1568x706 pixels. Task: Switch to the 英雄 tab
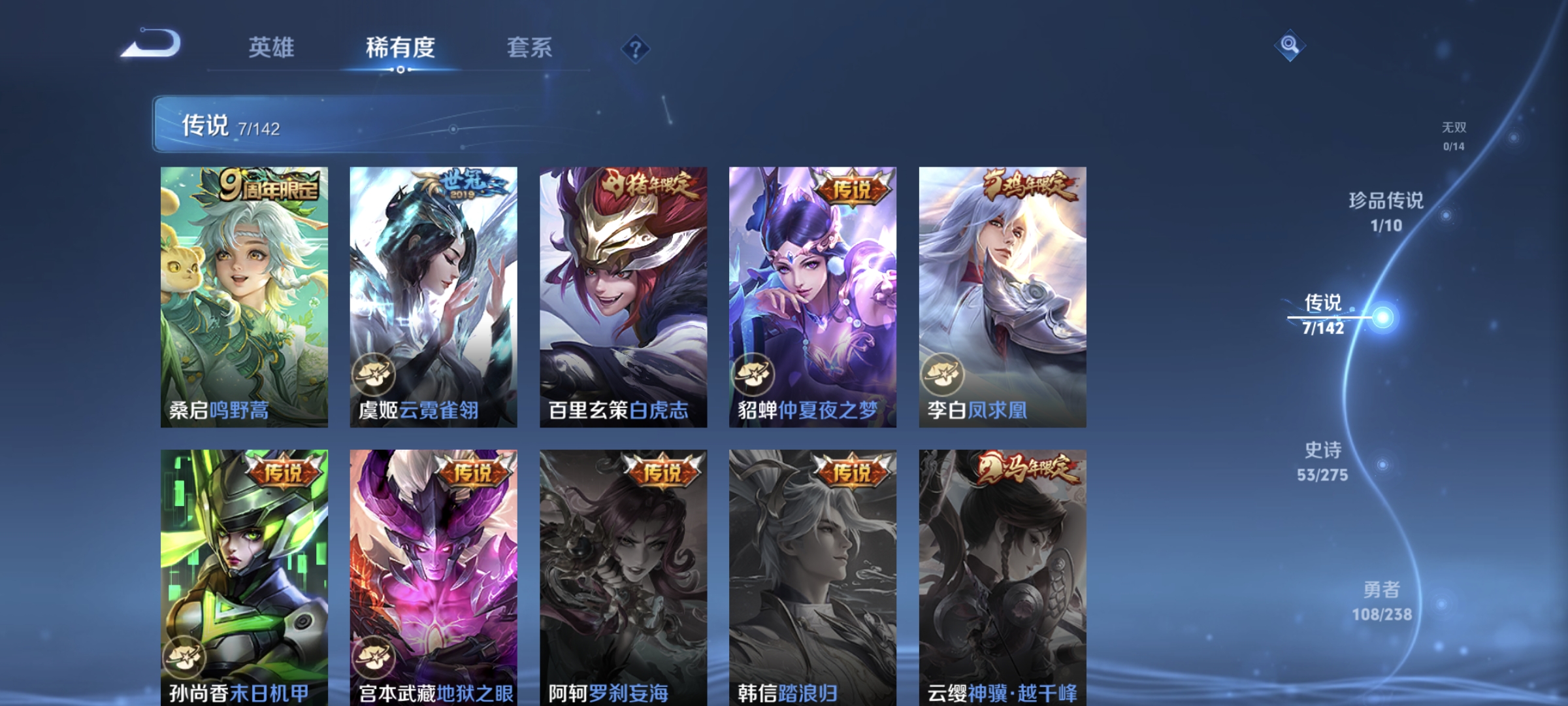(x=272, y=47)
